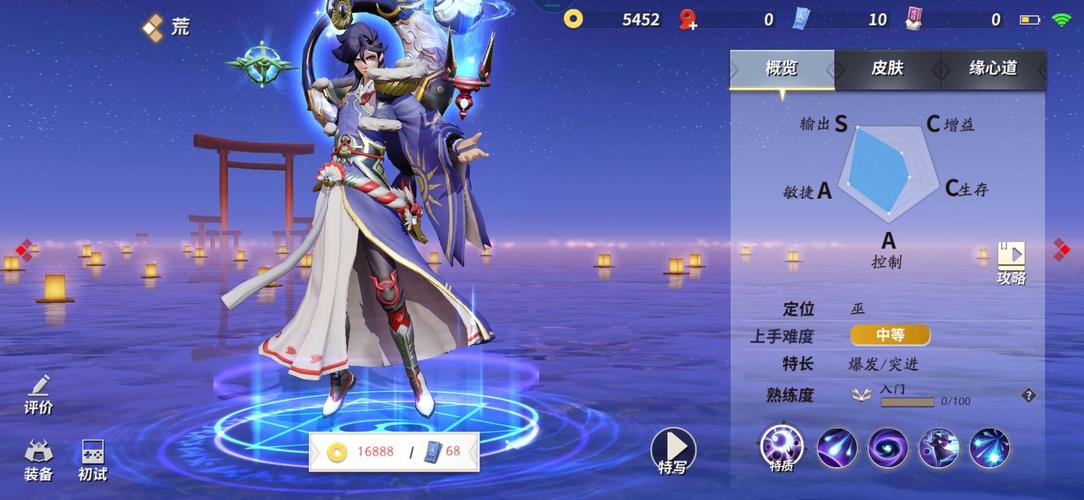Play the 特写 close-up view
The image size is (1084, 500).
coord(673,452)
